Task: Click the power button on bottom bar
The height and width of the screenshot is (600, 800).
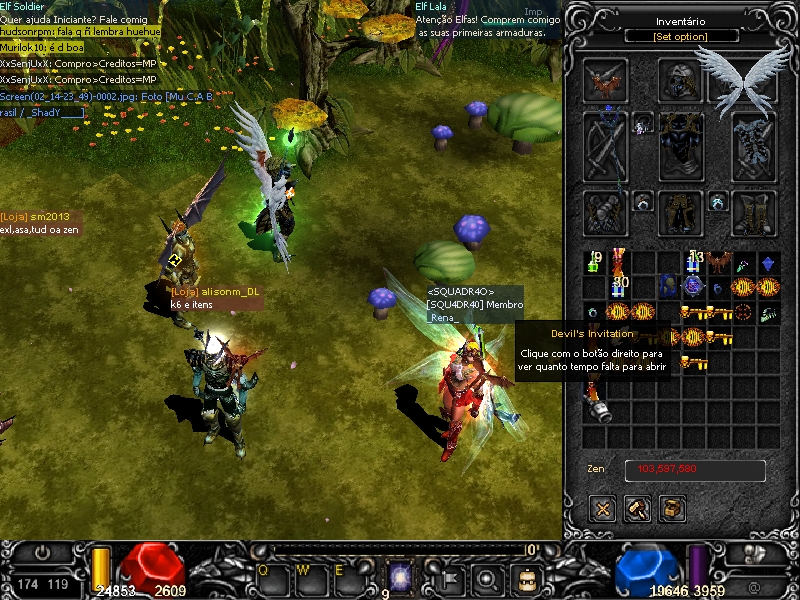Action: pos(42,552)
